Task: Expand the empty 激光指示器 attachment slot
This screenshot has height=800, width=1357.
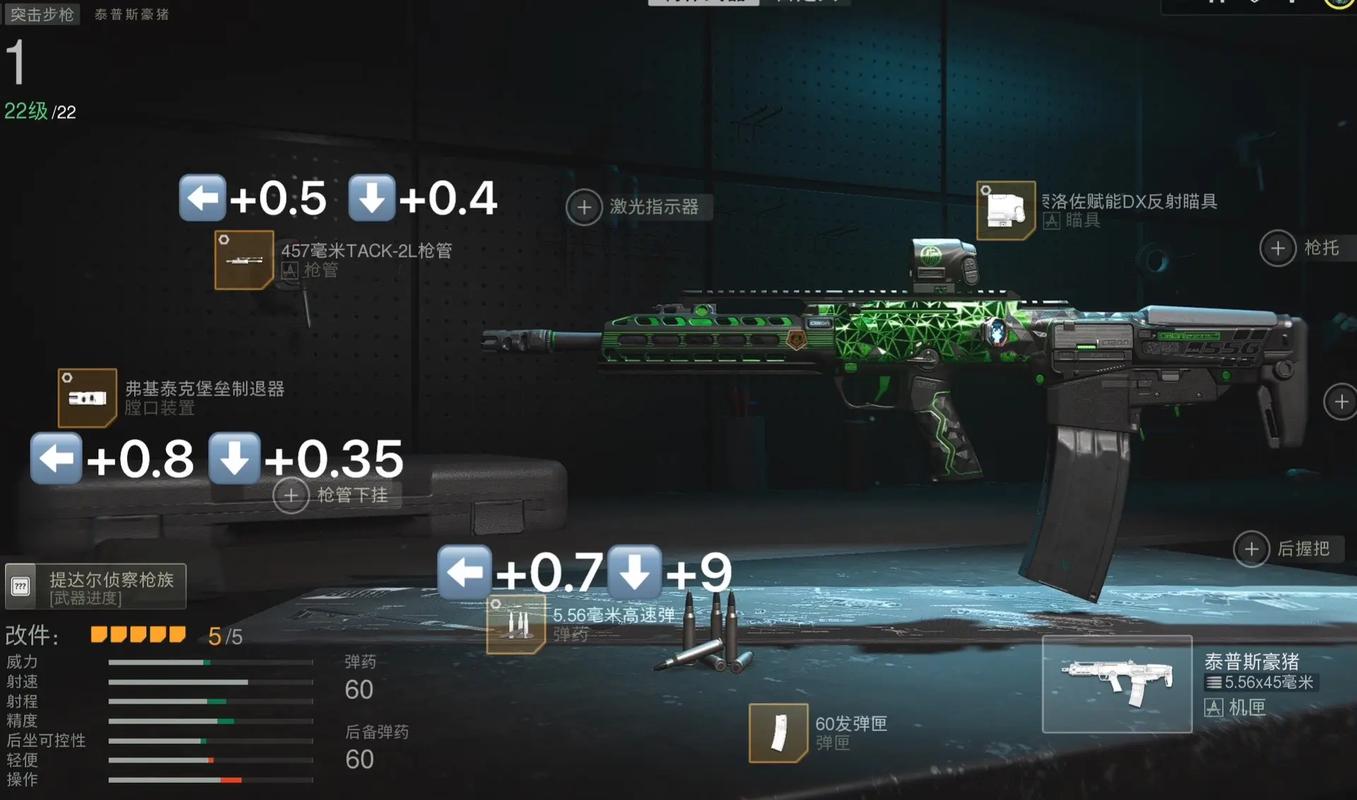Action: coord(584,207)
